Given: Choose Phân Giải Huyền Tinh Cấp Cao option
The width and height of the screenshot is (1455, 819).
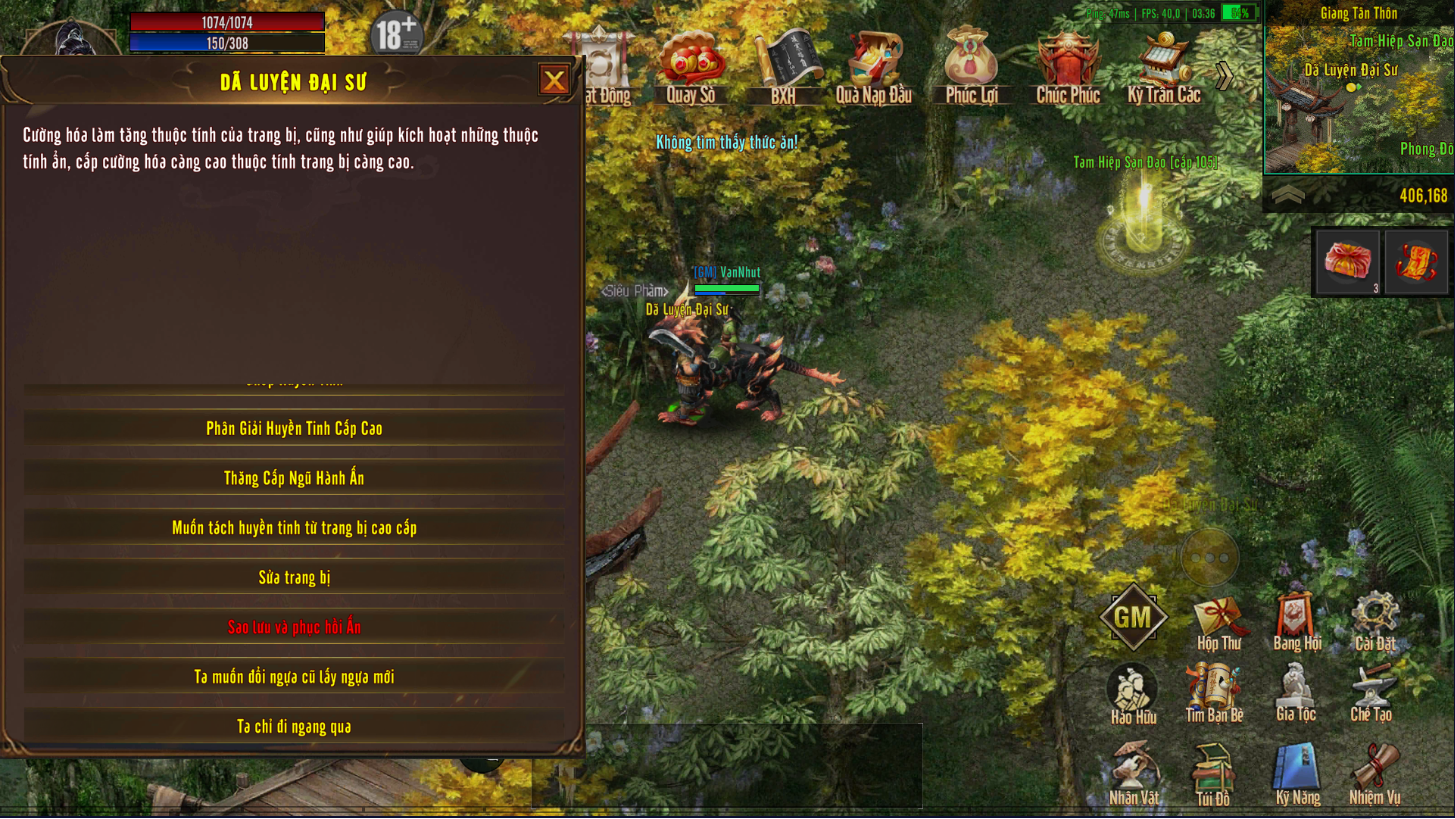Looking at the screenshot, I should coord(294,428).
